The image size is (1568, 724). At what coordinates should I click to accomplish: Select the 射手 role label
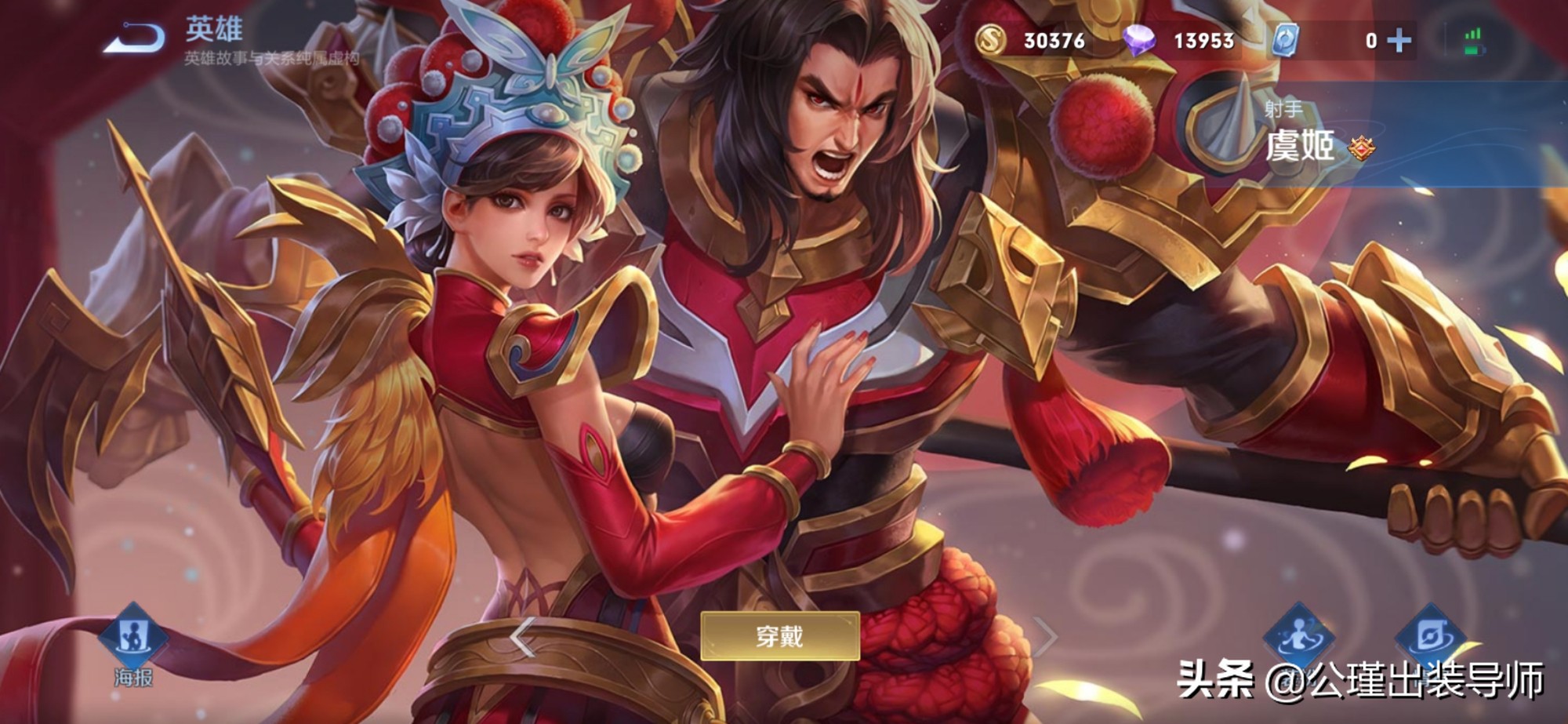[1283, 107]
